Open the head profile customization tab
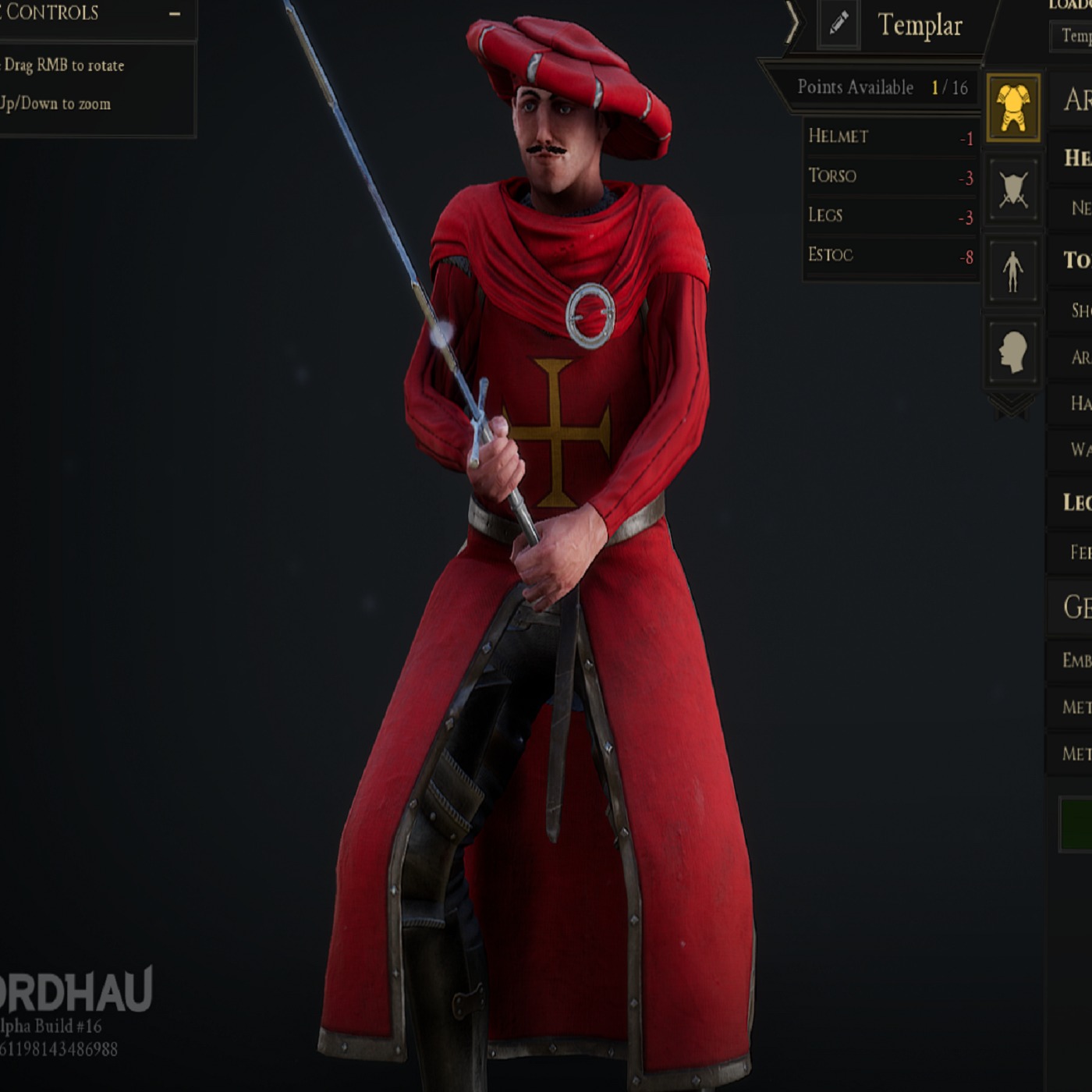 pos(1012,352)
